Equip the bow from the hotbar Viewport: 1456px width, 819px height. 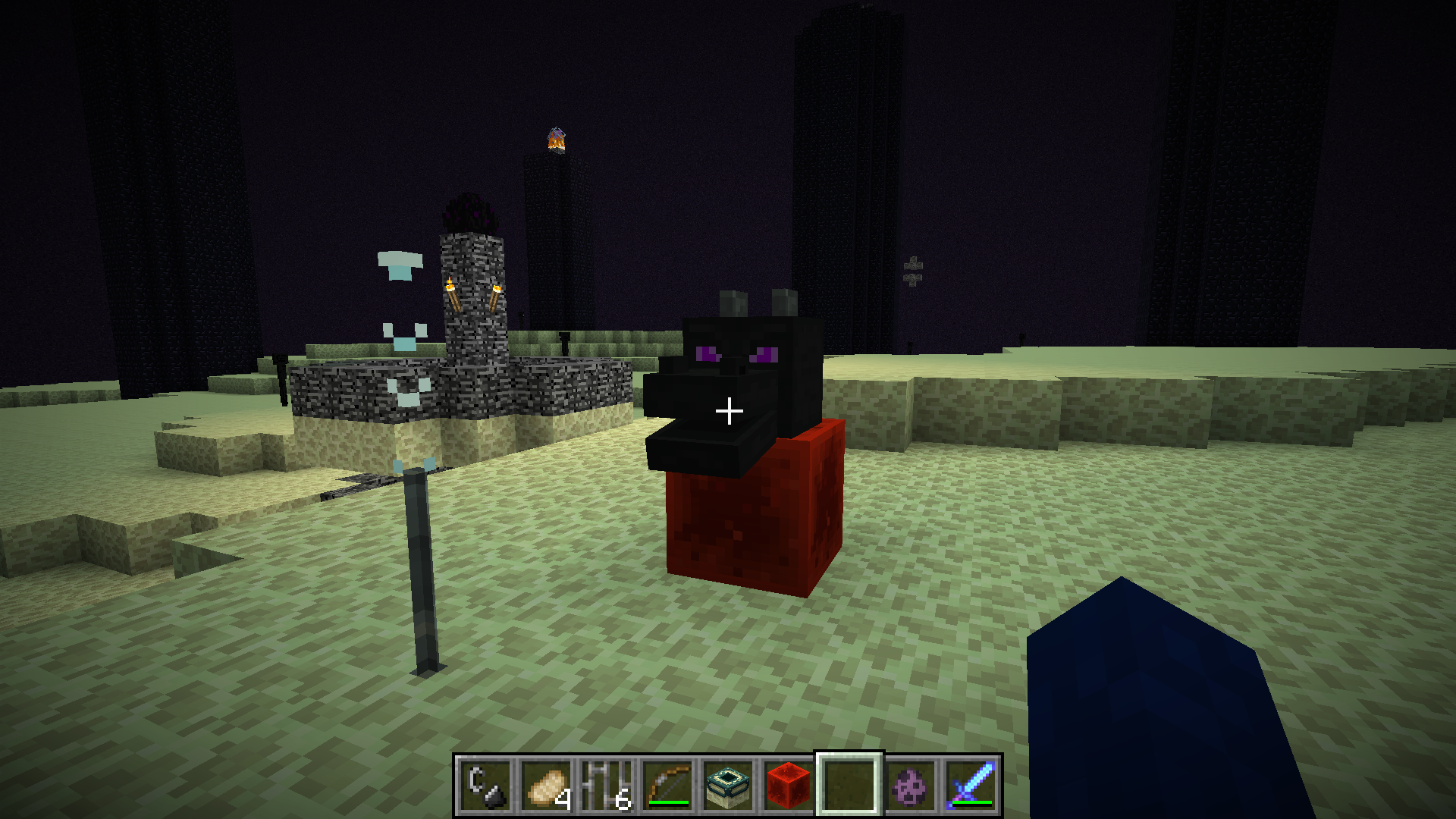667,786
